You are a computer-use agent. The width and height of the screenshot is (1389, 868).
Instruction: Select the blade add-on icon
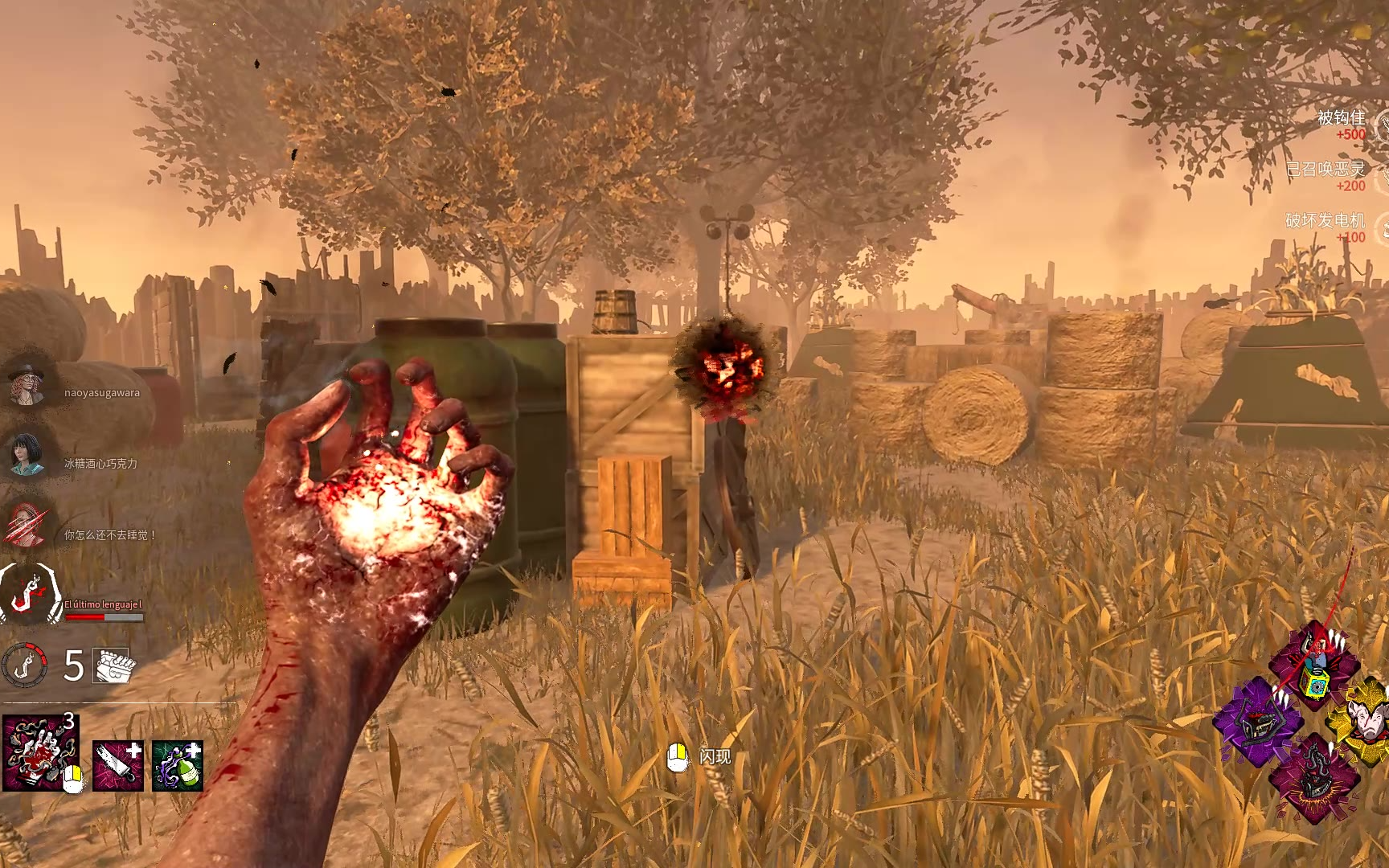118,765
